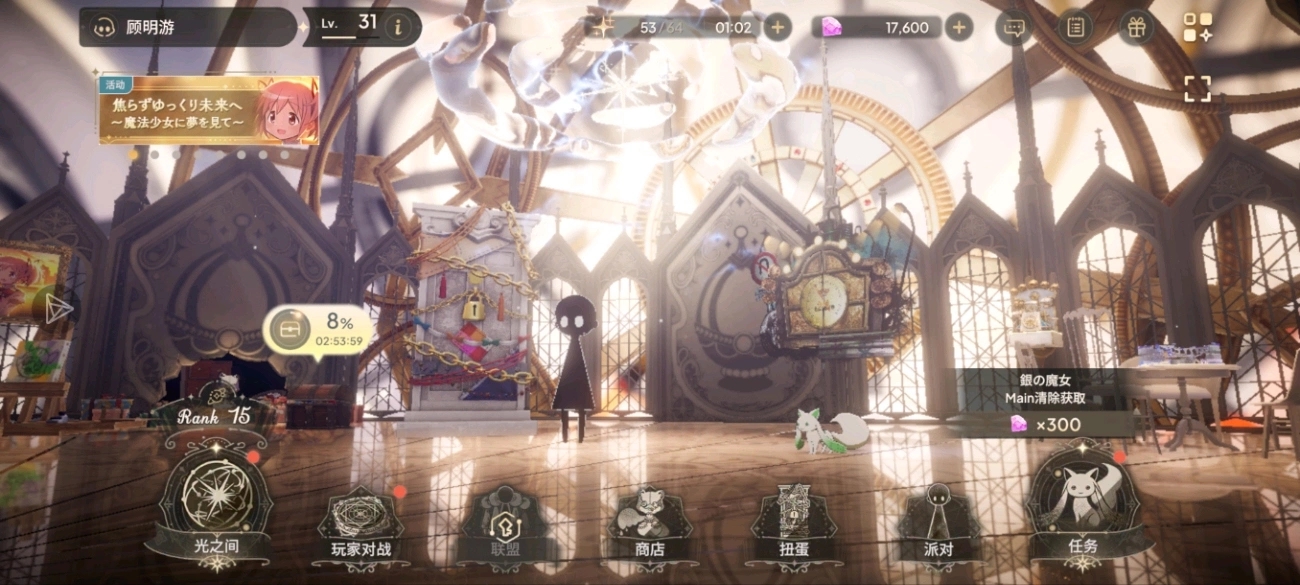Screen dimensions: 1300x585
Task: Buy more pink gems with plus button
Action: pyautogui.click(x=958, y=27)
